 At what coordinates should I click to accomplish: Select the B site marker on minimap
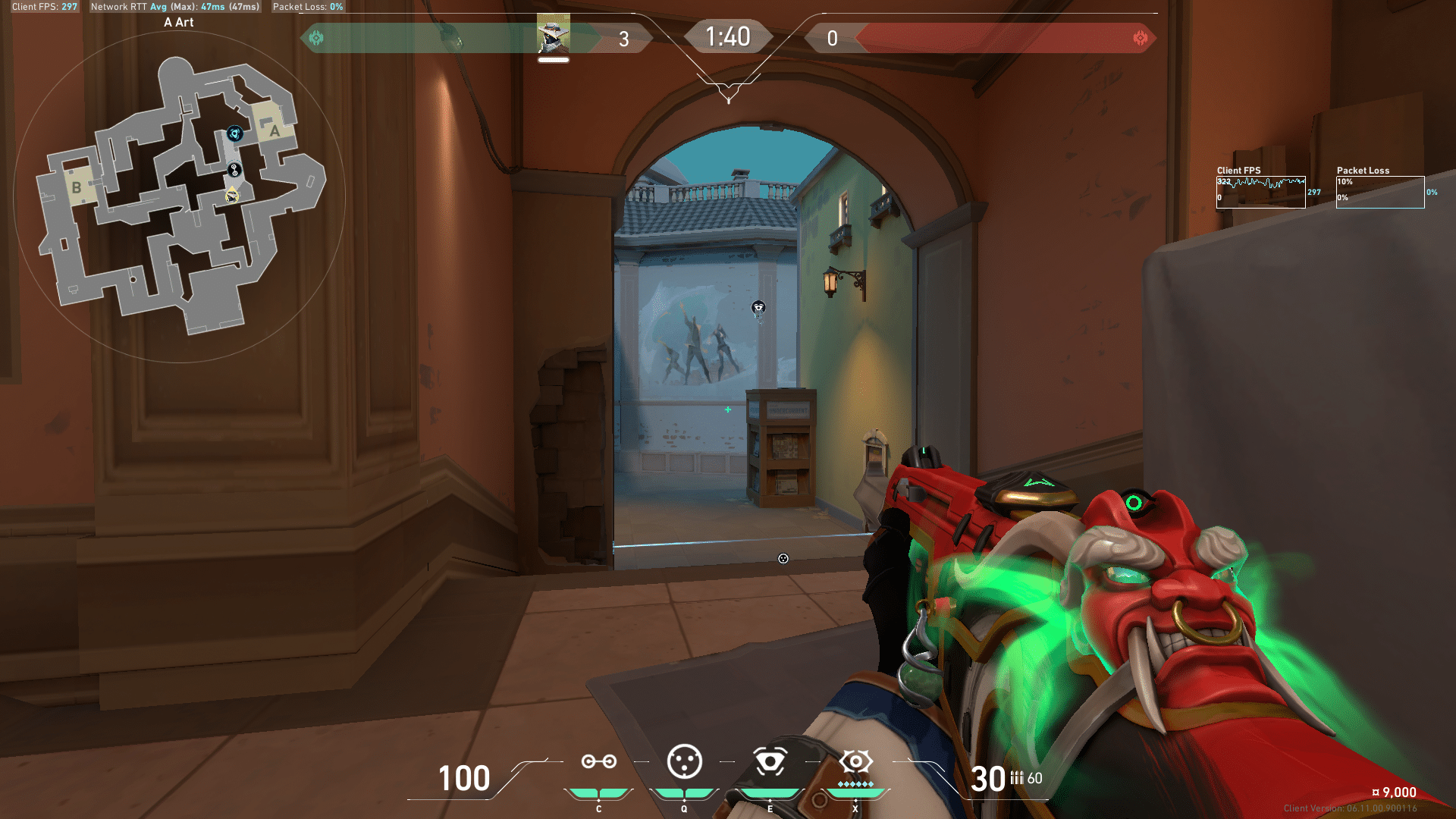pyautogui.click(x=77, y=187)
